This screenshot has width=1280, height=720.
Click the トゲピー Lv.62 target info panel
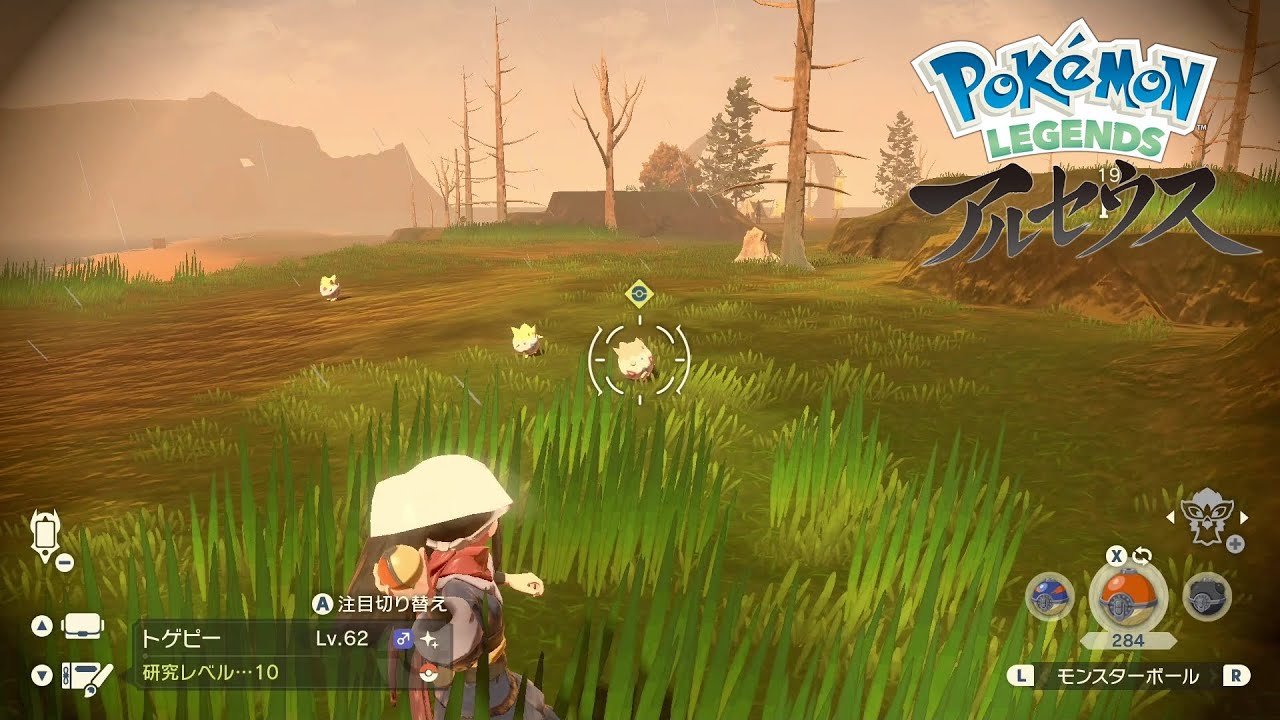coord(292,654)
